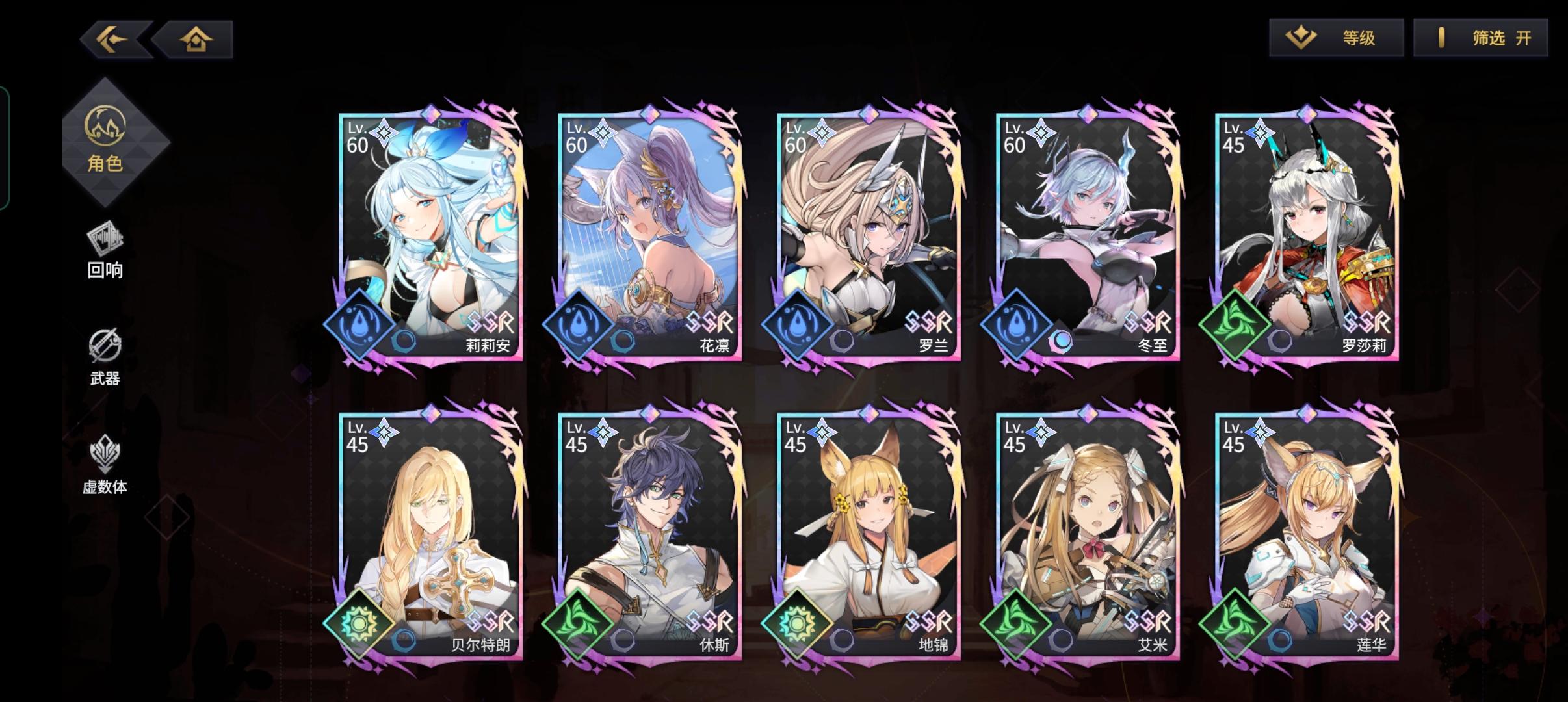Image resolution: width=1568 pixels, height=702 pixels.
Task: Select the 角色 character panel icon
Action: pos(107,140)
